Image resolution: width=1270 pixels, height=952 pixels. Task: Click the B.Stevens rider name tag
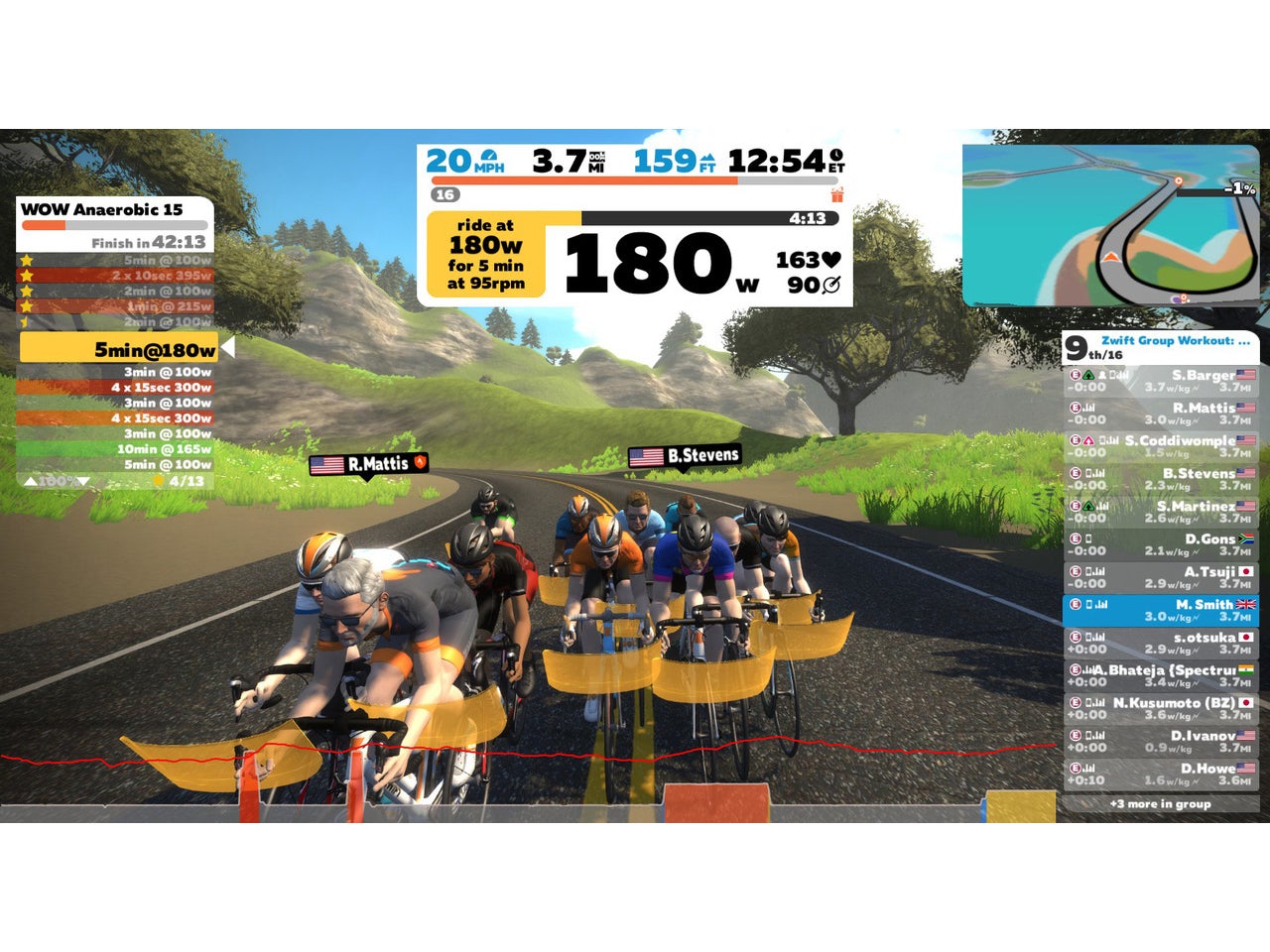pos(685,456)
